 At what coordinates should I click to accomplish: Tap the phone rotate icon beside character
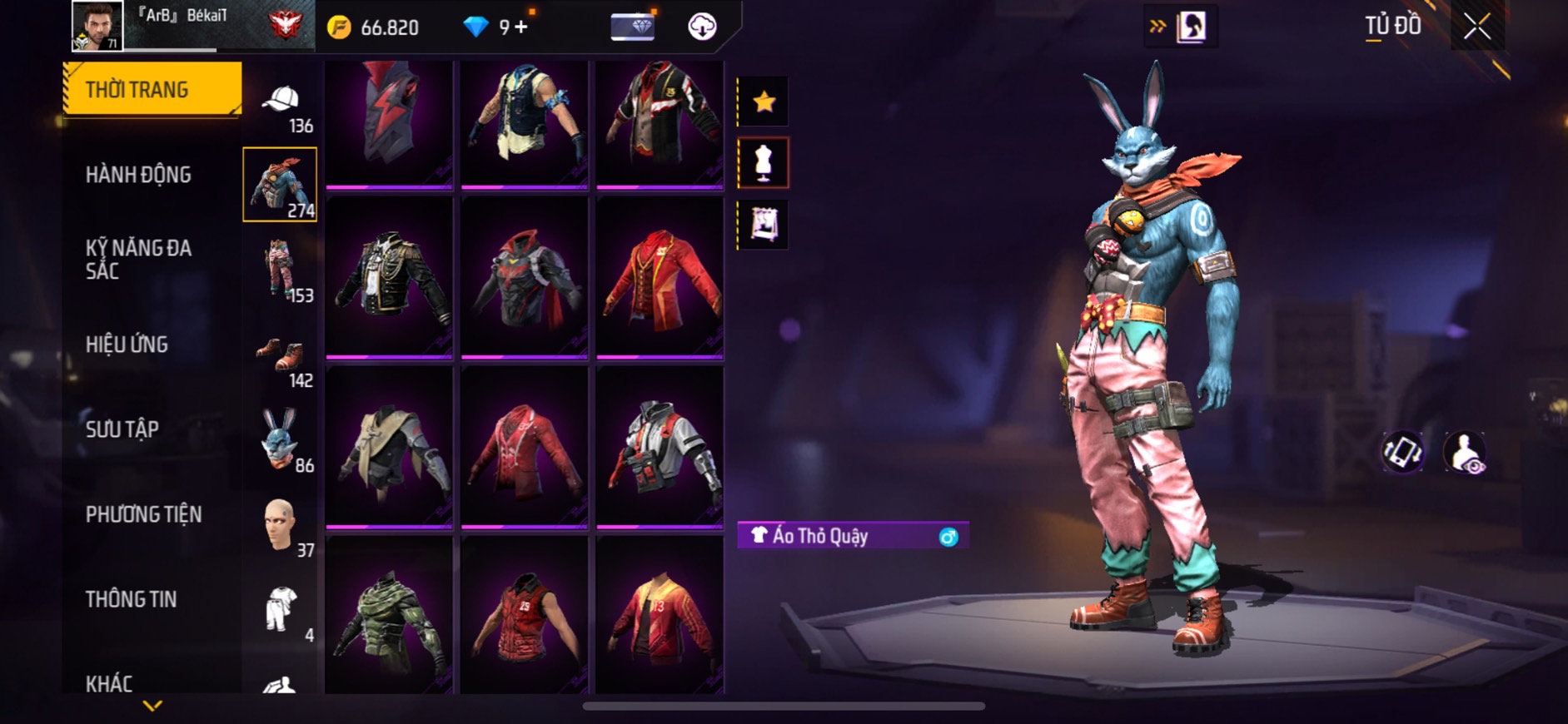tap(1403, 452)
